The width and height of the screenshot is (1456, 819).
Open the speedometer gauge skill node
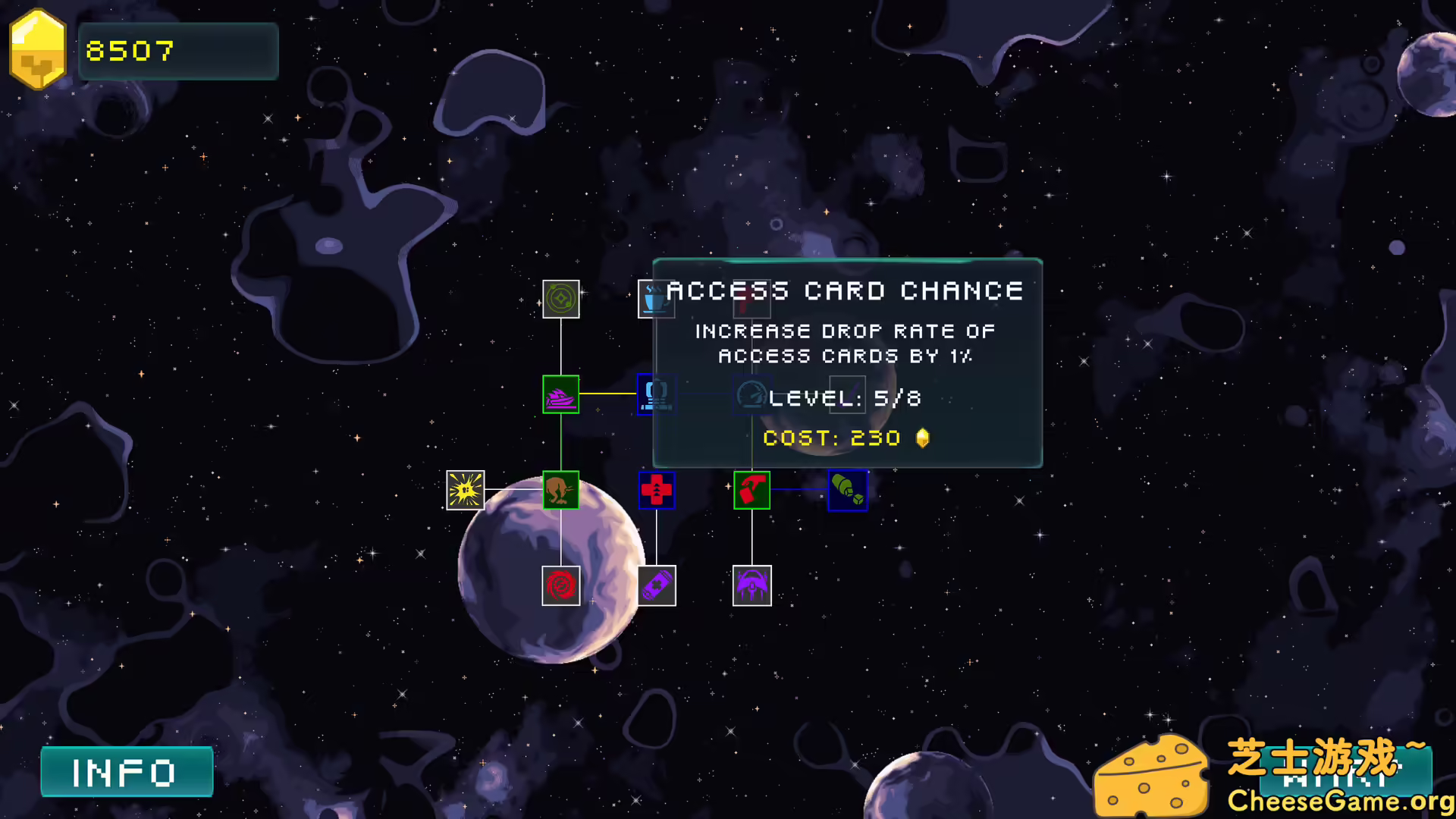(752, 394)
